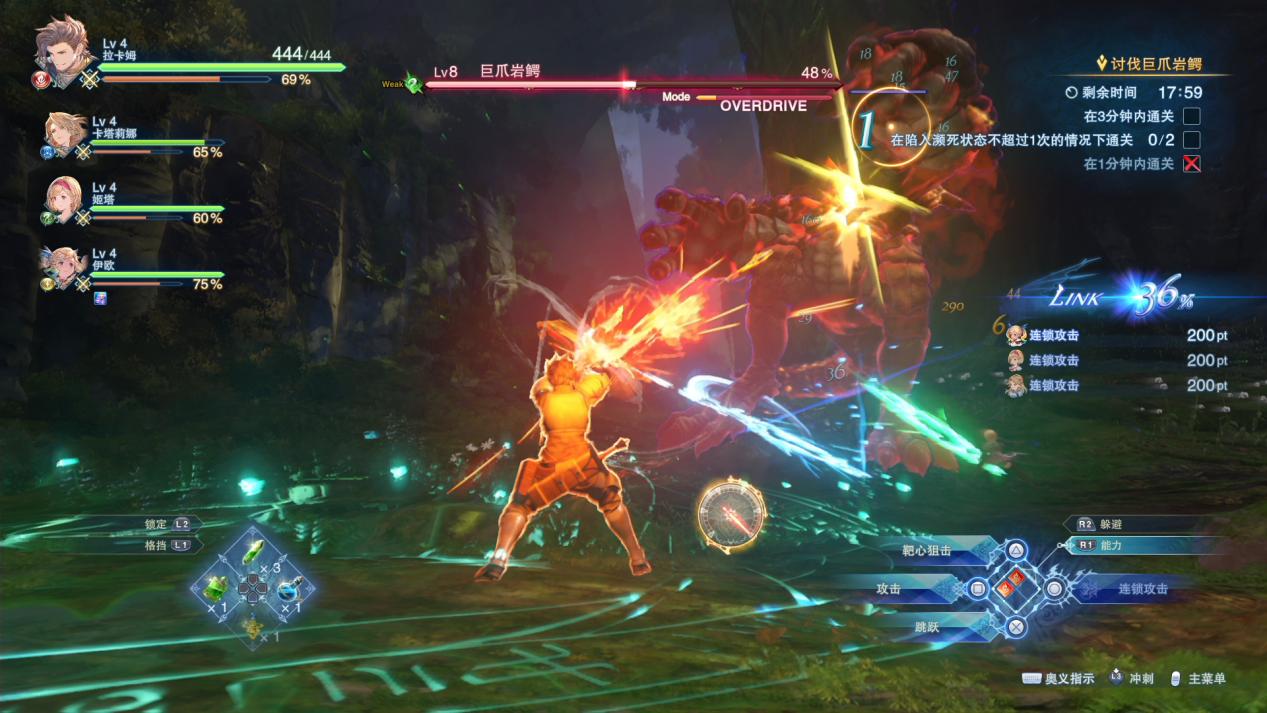Click the failed 在1分钟内通关 objective mark

click(x=1191, y=164)
